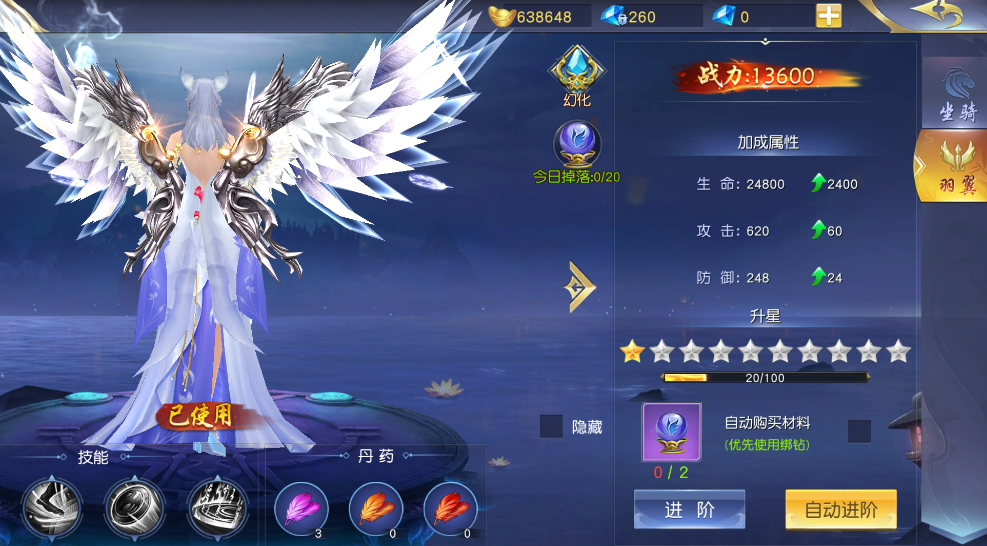
Task: Select the advance material orb slot
Action: coord(671,432)
